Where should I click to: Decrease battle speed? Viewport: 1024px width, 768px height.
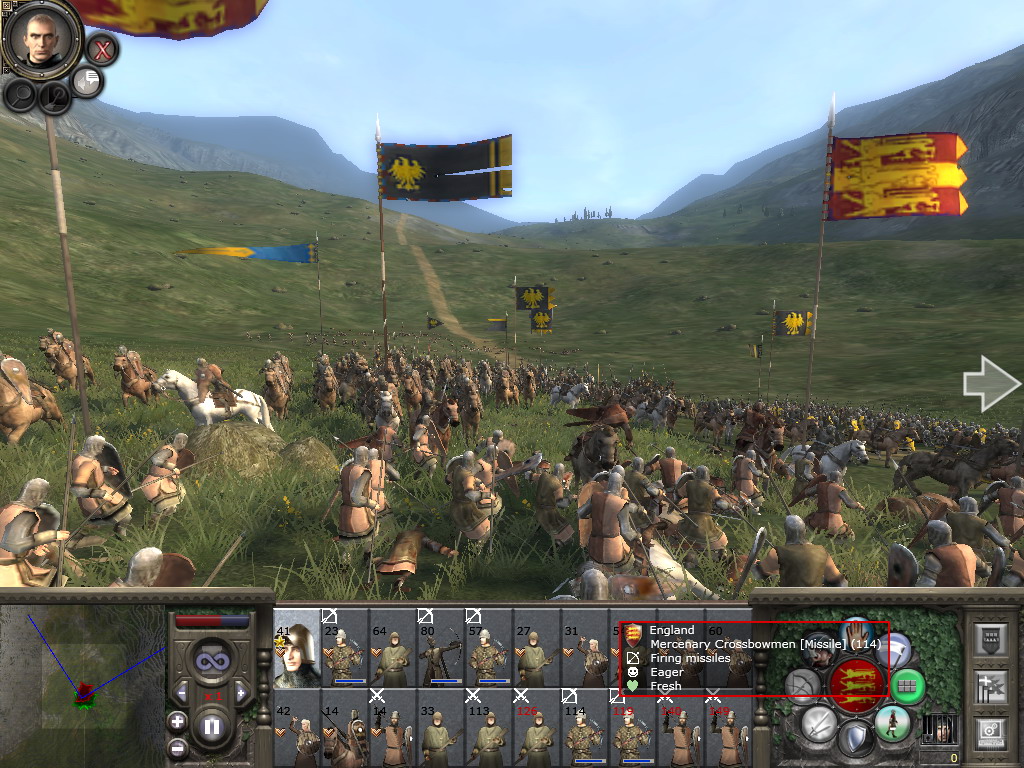click(180, 693)
